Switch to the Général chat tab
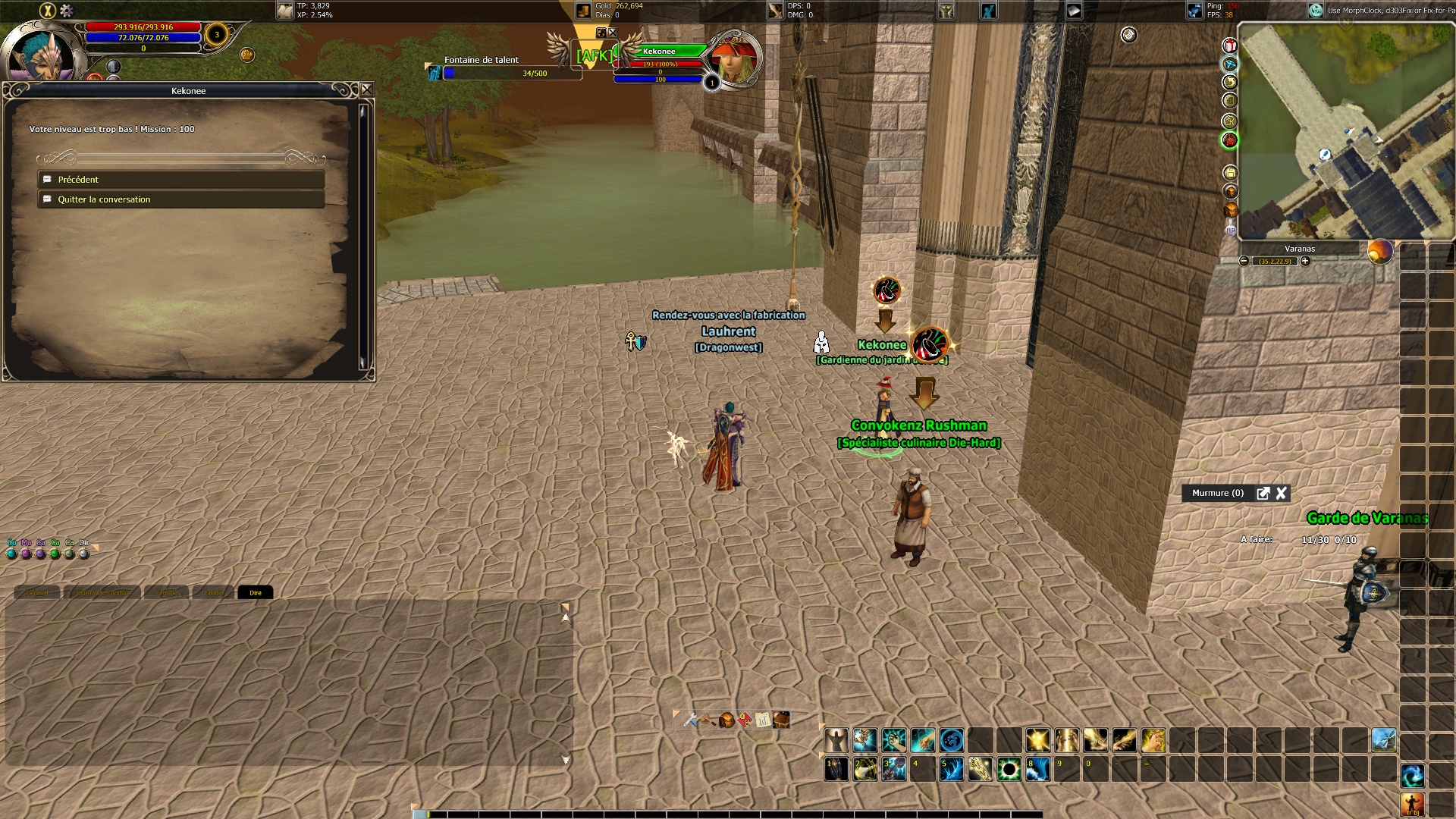The height and width of the screenshot is (819, 1456). pos(37,593)
